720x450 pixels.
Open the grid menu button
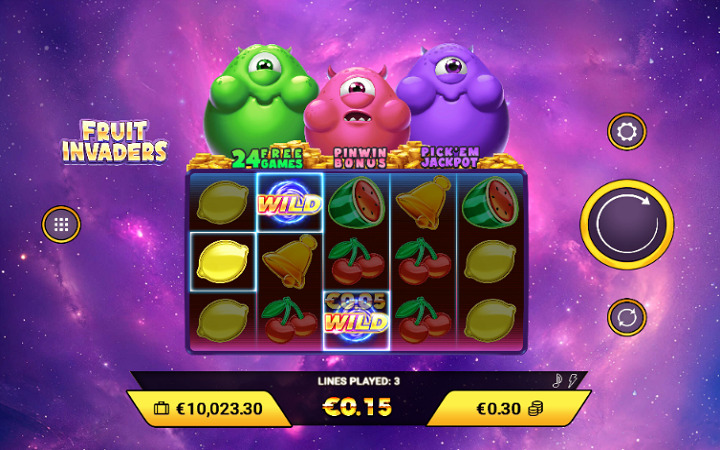point(61,225)
